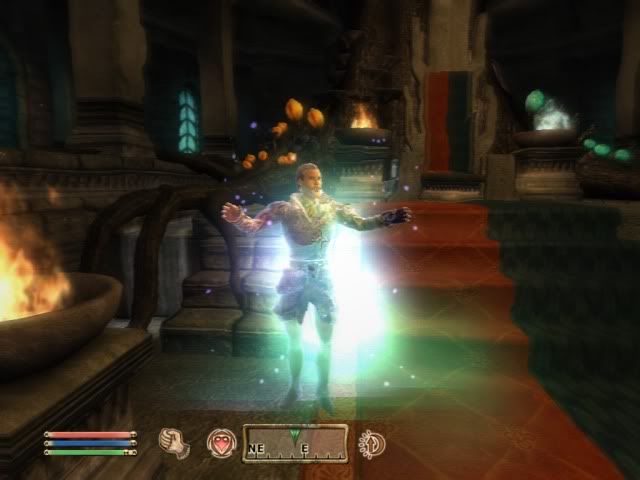Click the sun-shaped active effect icon
The width and height of the screenshot is (640, 480).
click(x=373, y=443)
